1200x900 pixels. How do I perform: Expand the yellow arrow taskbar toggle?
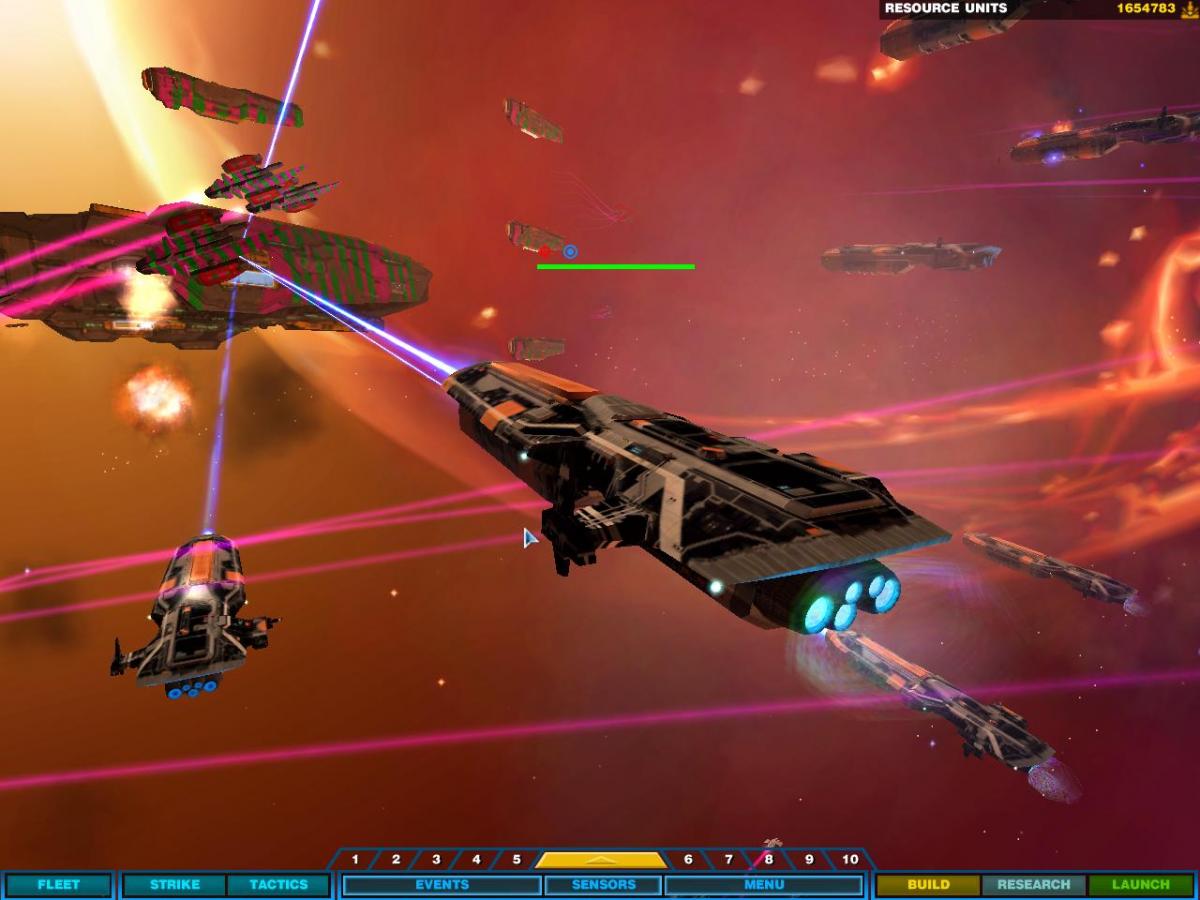pyautogui.click(x=601, y=860)
